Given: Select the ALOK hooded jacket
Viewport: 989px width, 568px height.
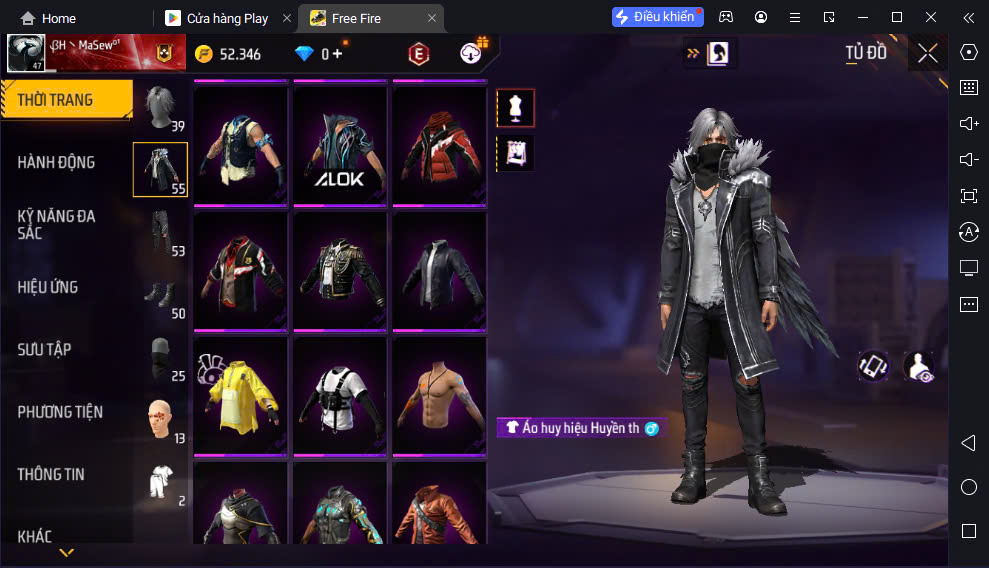Looking at the screenshot, I should (340, 145).
